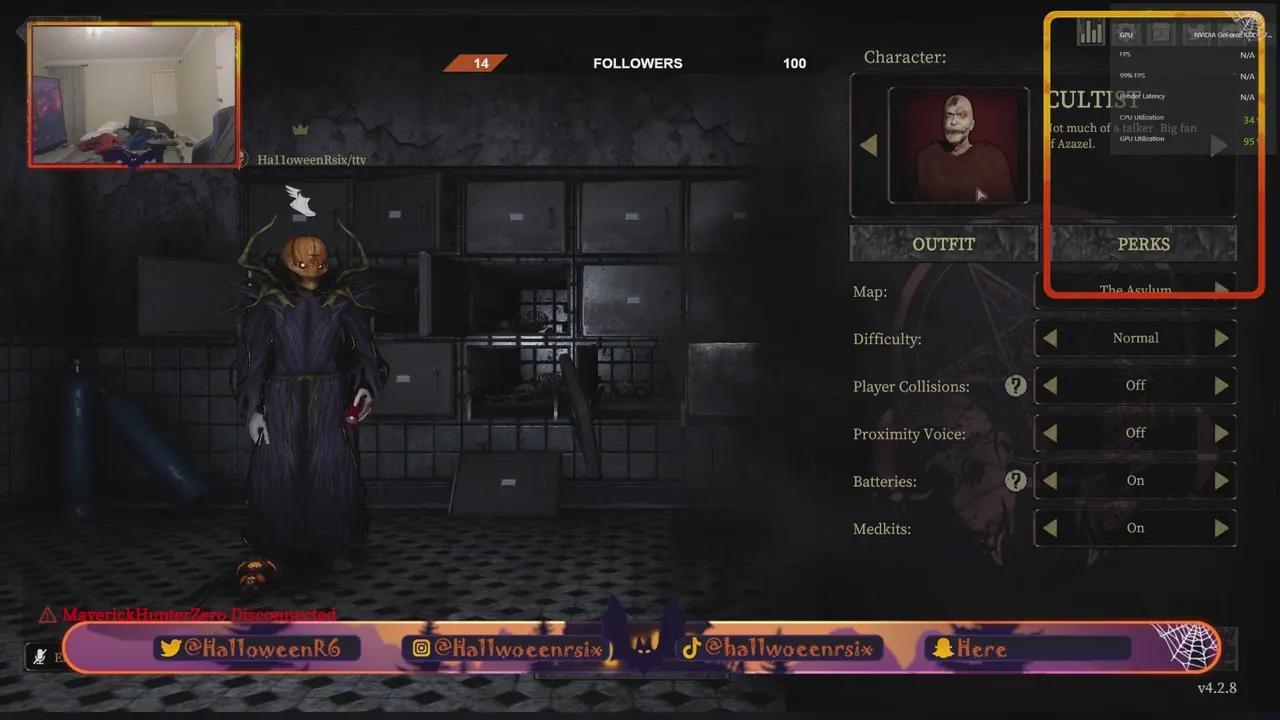Viewport: 1280px width, 720px height.
Task: Click the muted microphone icon bottom left
Action: pyautogui.click(x=38, y=657)
